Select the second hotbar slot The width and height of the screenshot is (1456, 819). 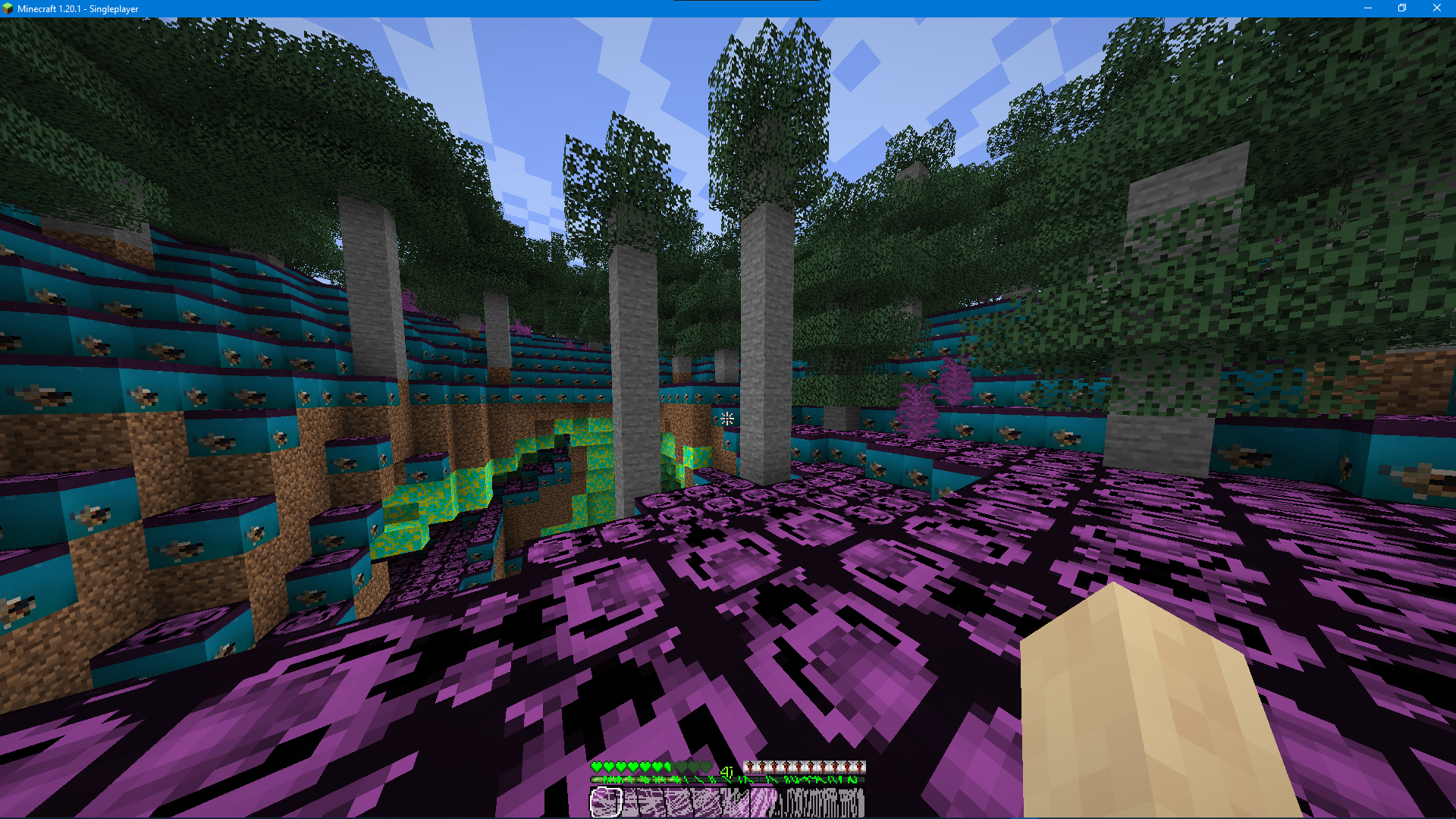click(635, 802)
